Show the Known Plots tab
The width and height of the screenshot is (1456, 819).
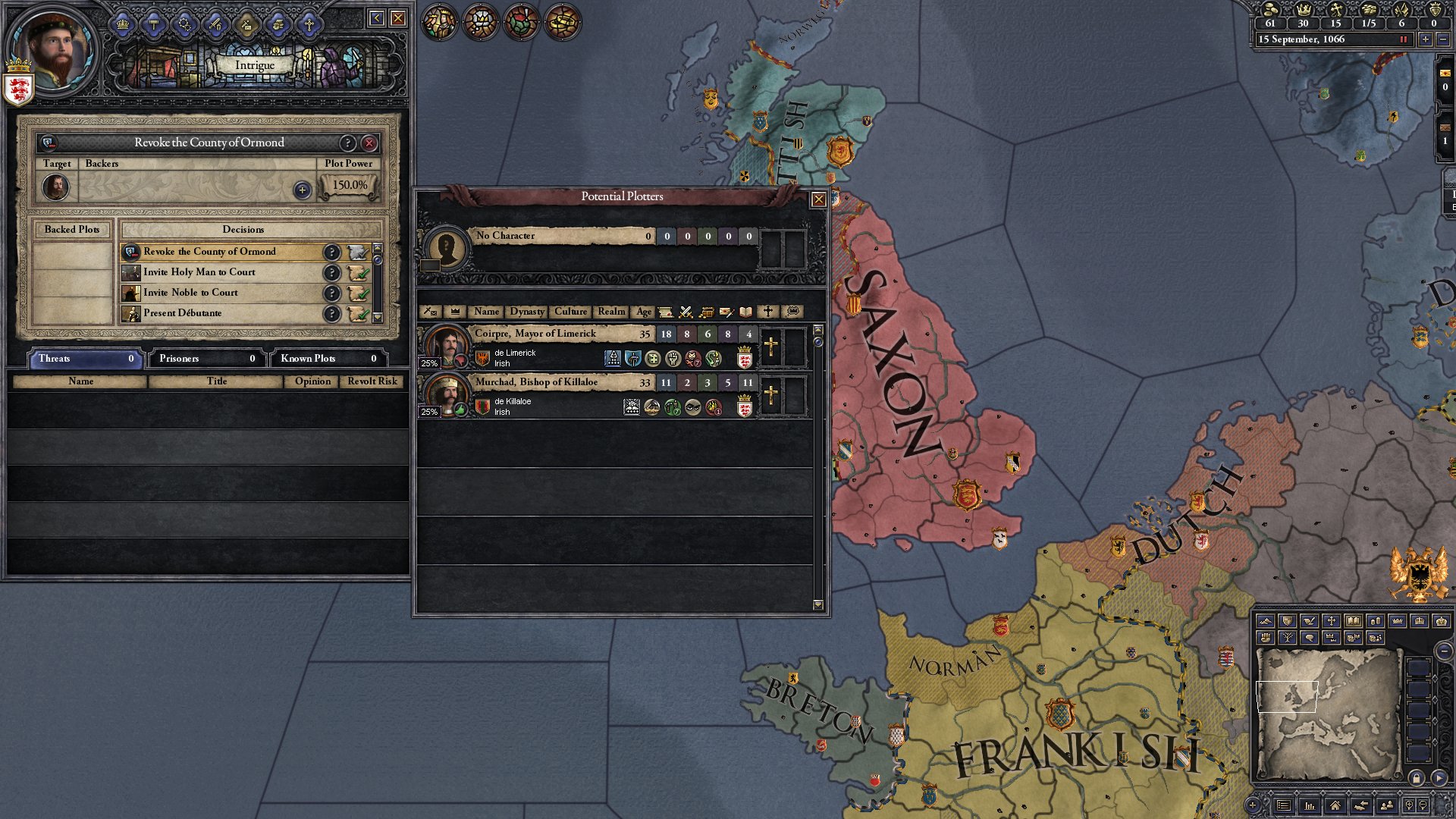[x=328, y=359]
